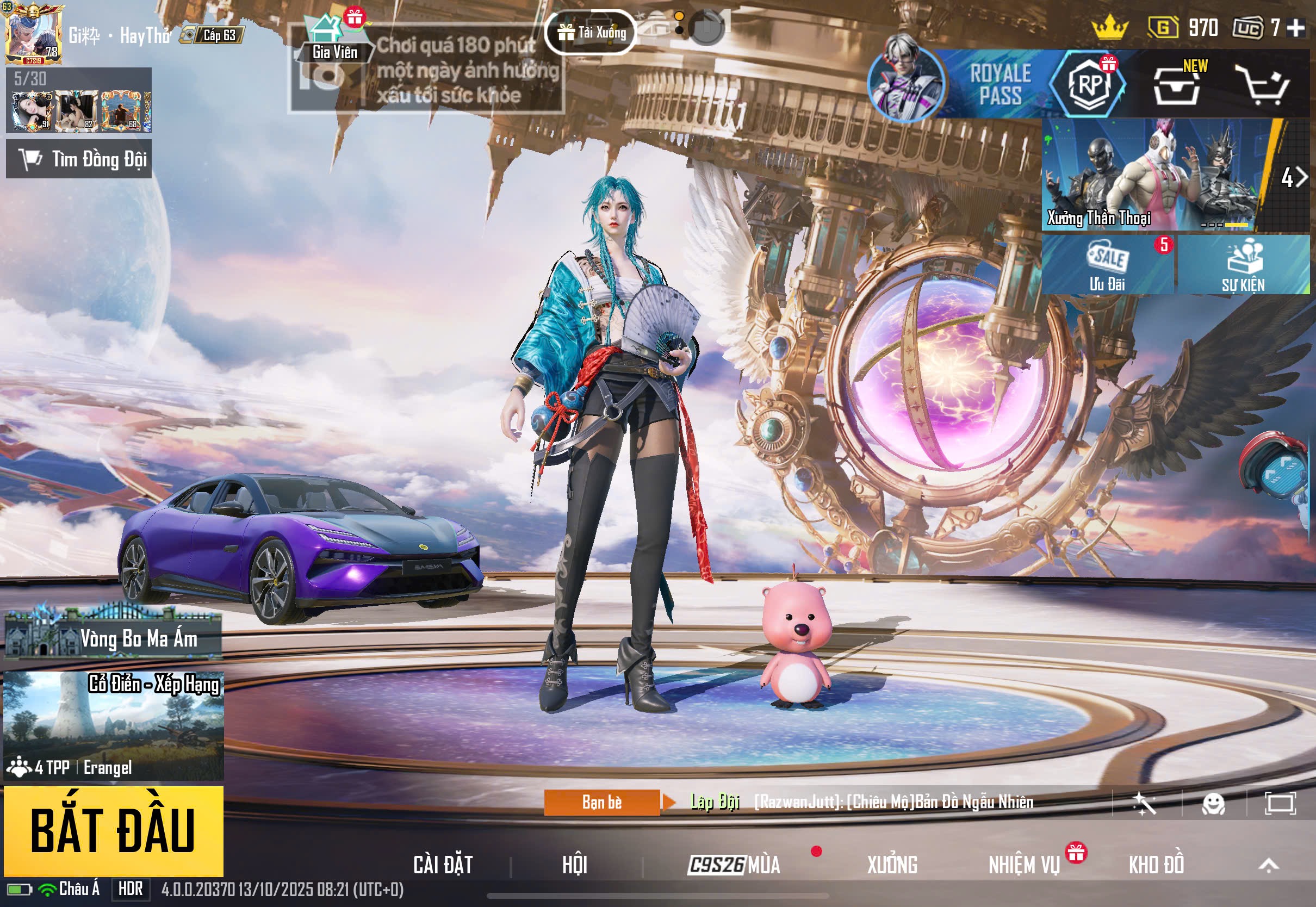The height and width of the screenshot is (907, 1316).
Task: Start the match with BẮT ĐẦU
Action: coord(113,830)
